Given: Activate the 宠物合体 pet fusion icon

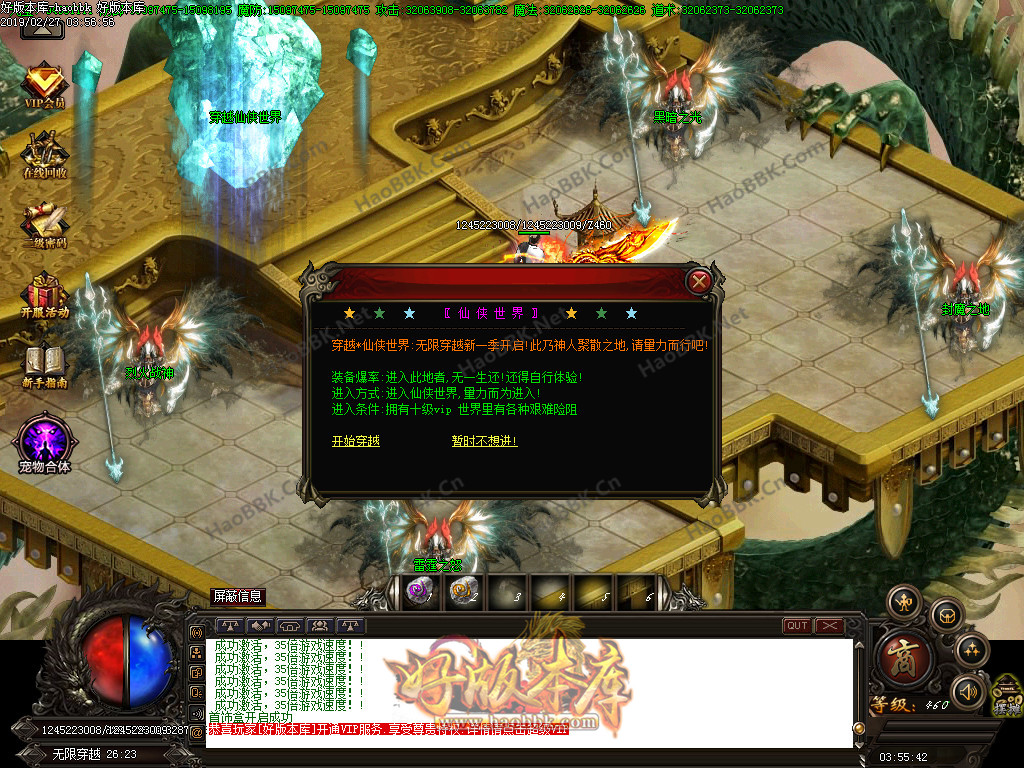Looking at the screenshot, I should (x=44, y=442).
